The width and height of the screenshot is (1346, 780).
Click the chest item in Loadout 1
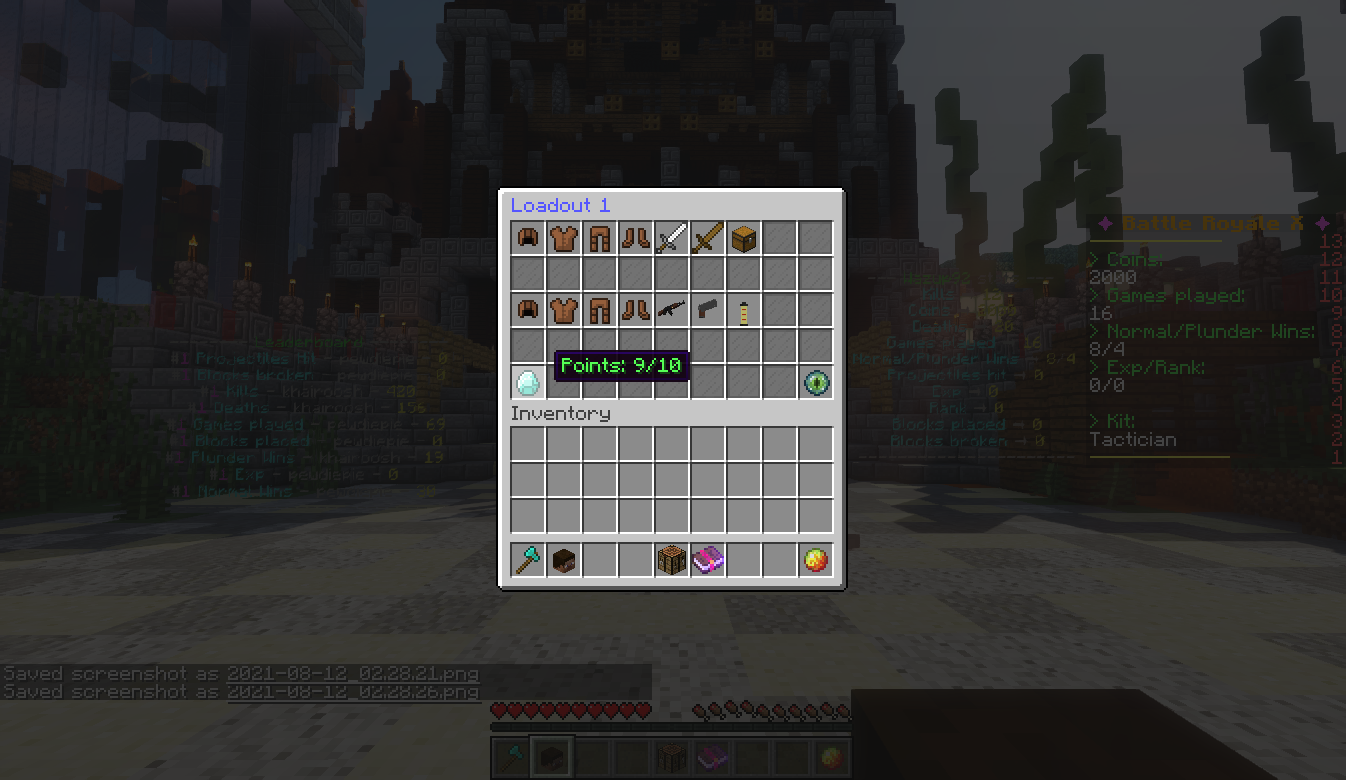pyautogui.click(x=744, y=239)
